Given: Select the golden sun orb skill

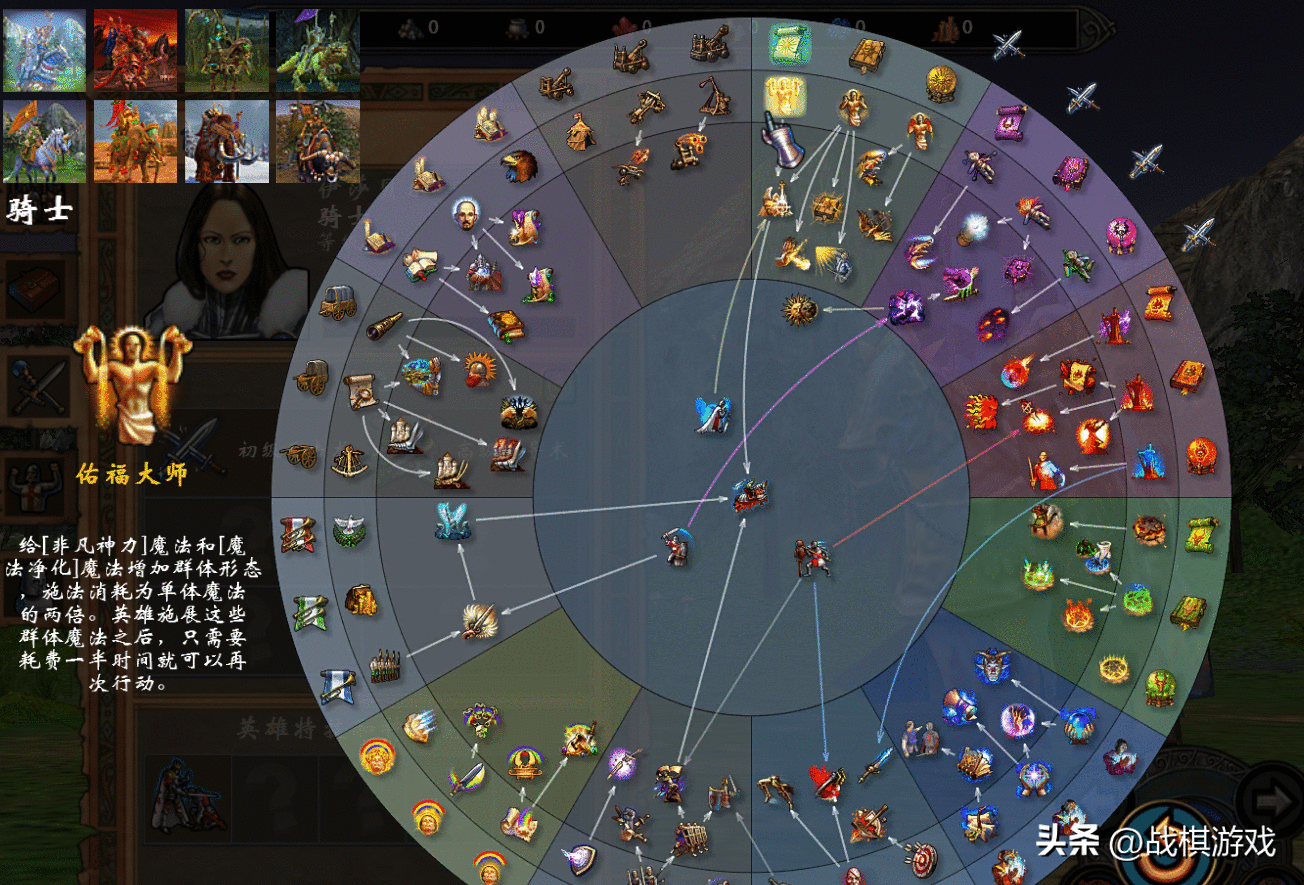Looking at the screenshot, I should point(941,84).
